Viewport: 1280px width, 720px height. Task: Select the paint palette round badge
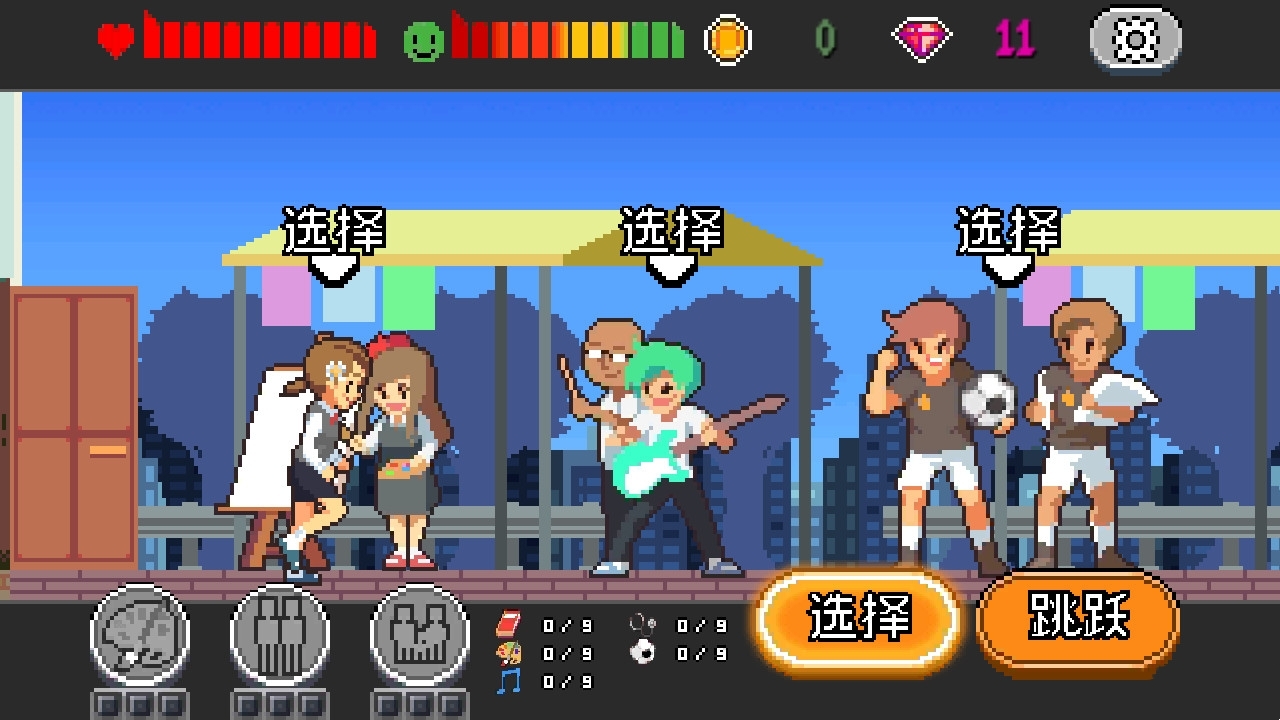click(x=140, y=635)
